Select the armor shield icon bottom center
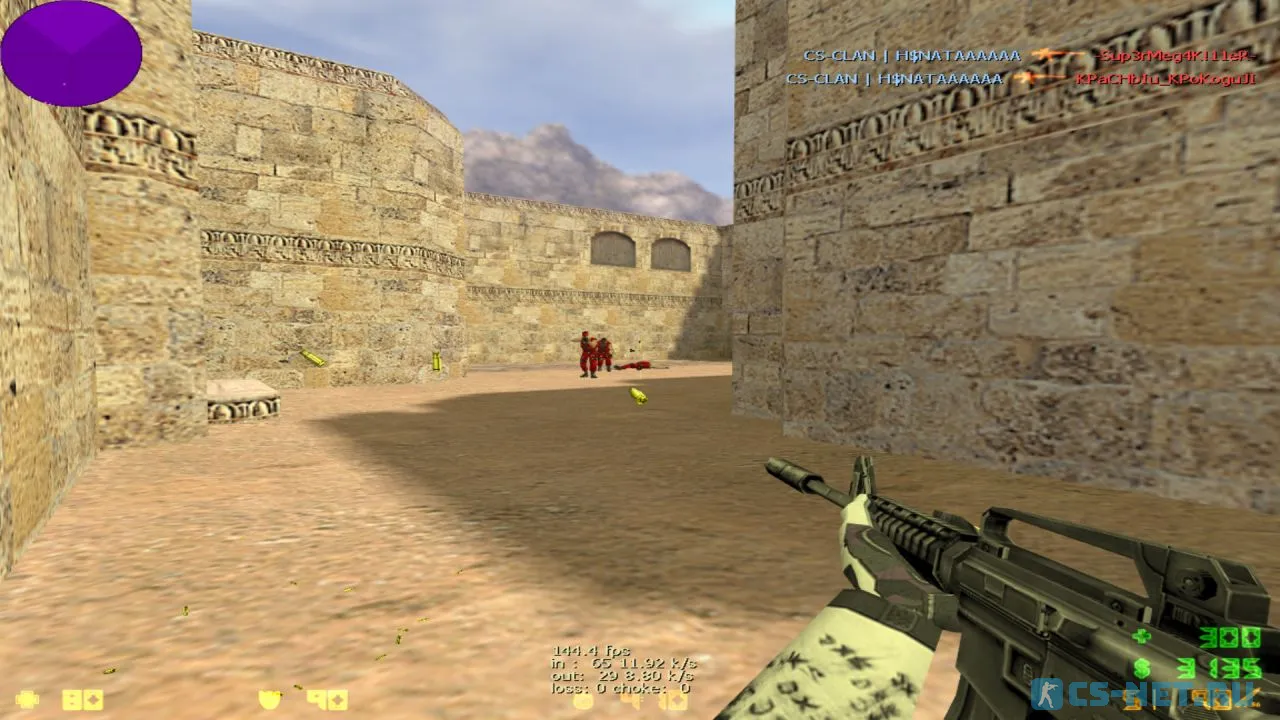Image resolution: width=1280 pixels, height=720 pixels. pos(268,700)
